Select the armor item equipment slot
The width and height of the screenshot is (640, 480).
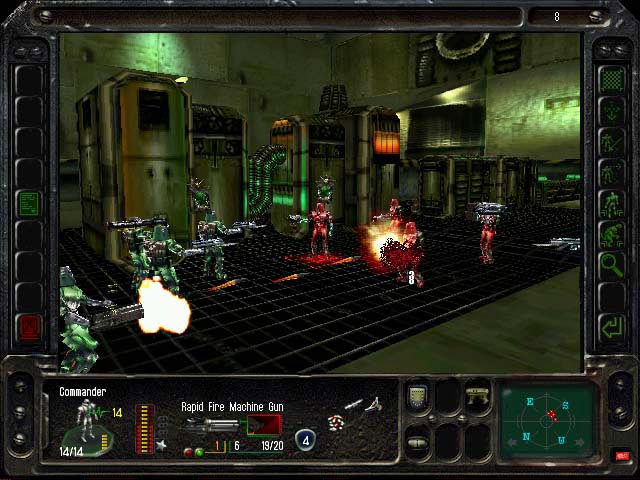418,396
